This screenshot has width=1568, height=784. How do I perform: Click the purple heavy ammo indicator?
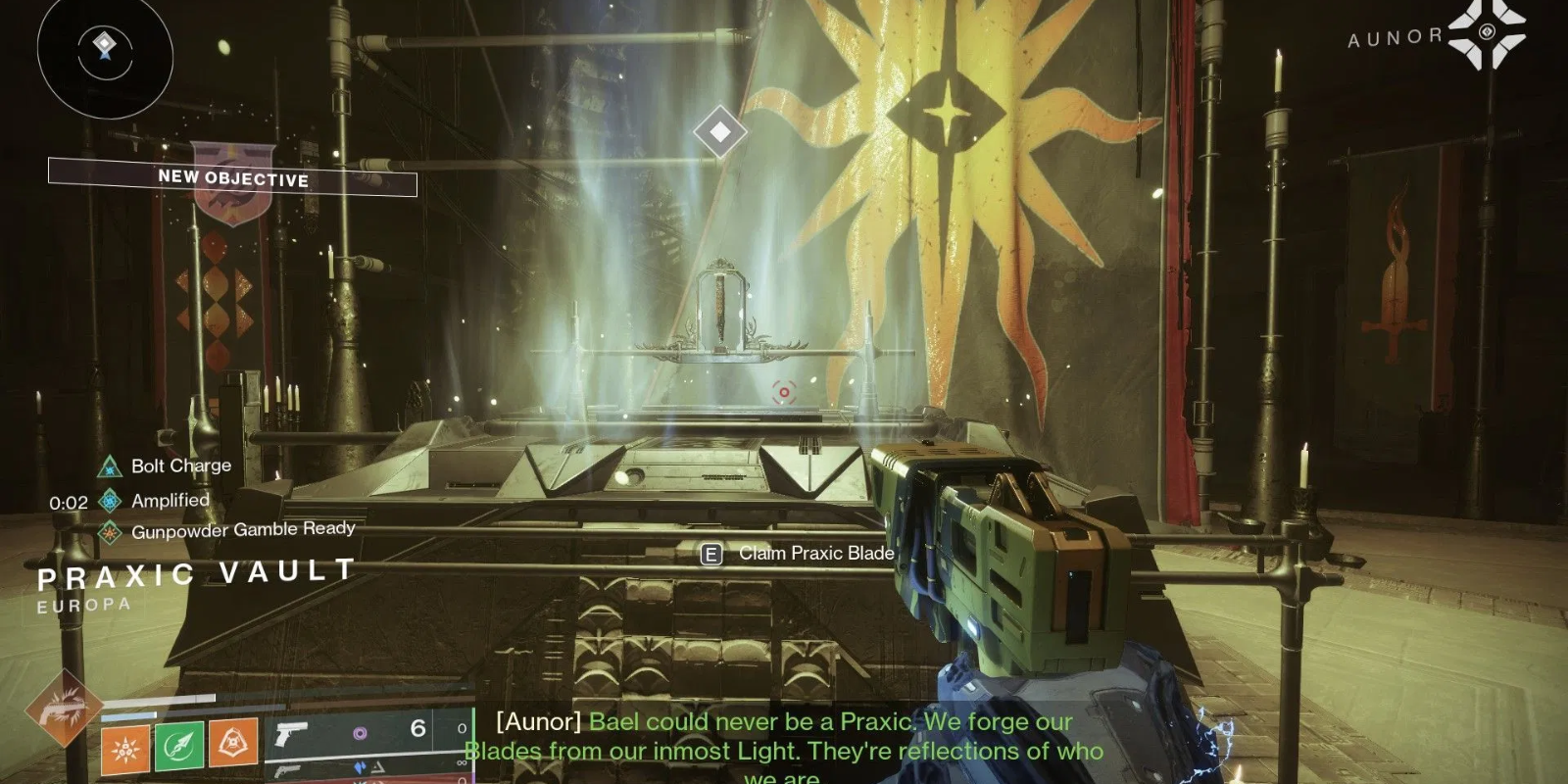pos(362,731)
